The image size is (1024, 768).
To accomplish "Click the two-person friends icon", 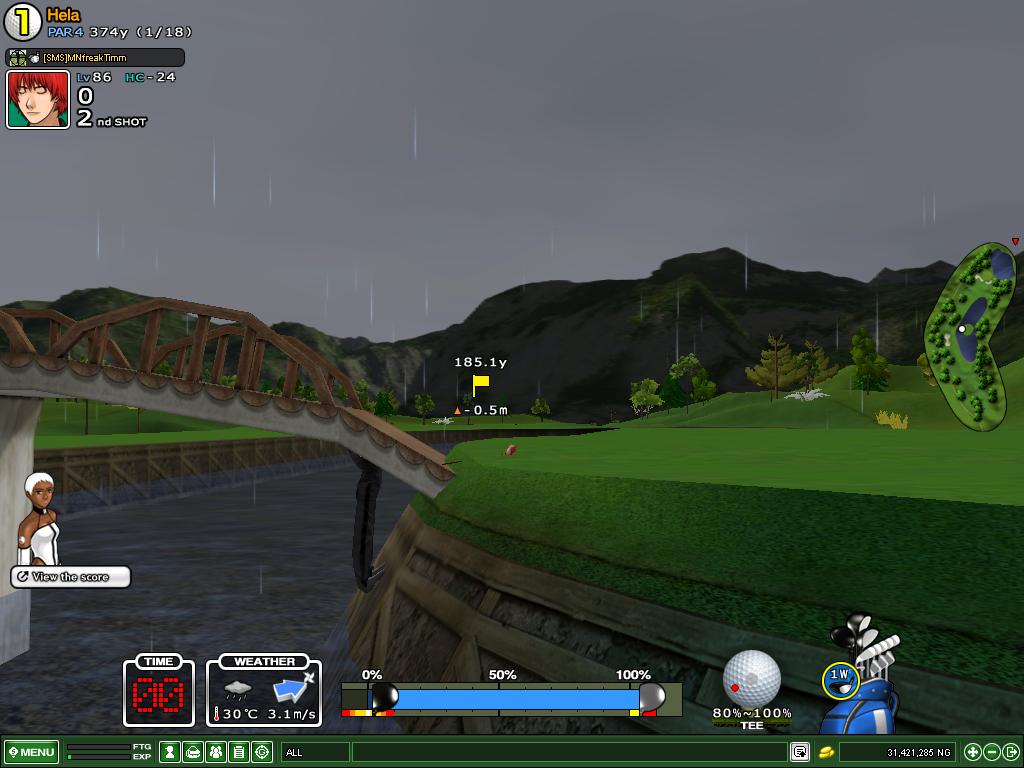I will 215,752.
